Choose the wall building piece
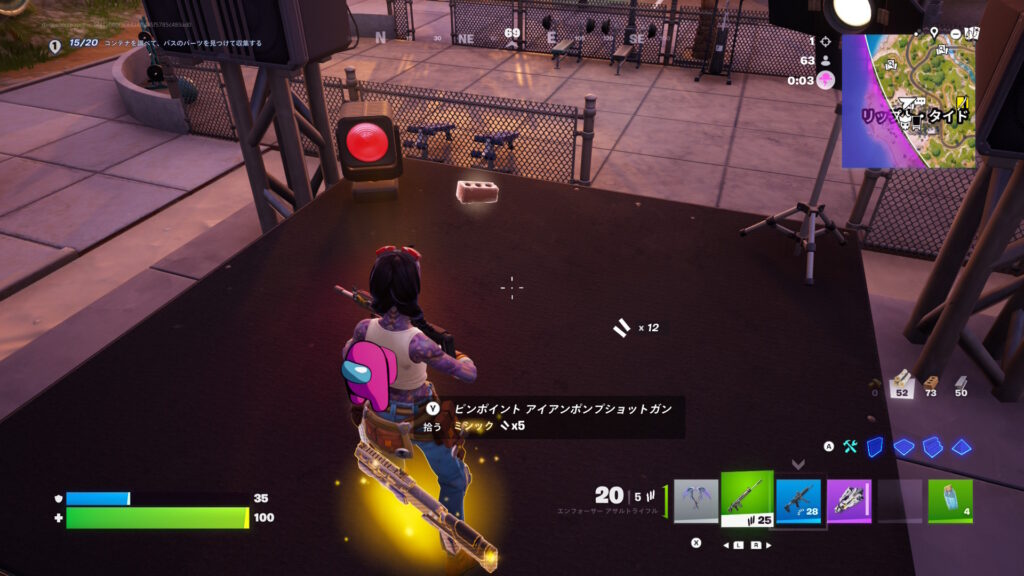 [x=876, y=447]
